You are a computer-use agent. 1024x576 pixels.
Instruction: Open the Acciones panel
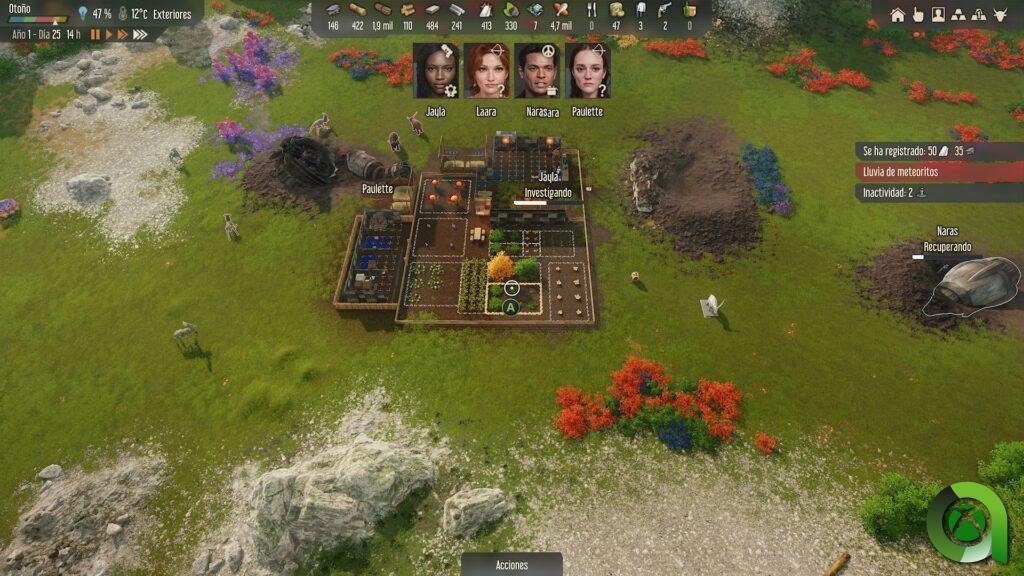click(x=511, y=565)
